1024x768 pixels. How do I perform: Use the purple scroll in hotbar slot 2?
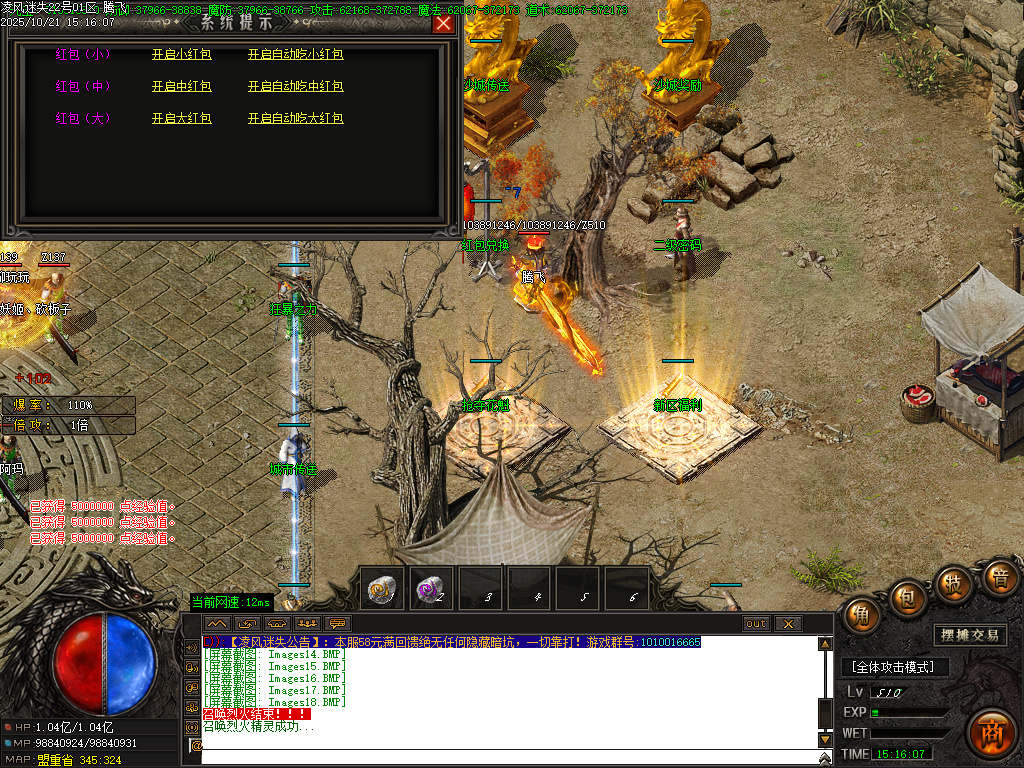coord(432,589)
